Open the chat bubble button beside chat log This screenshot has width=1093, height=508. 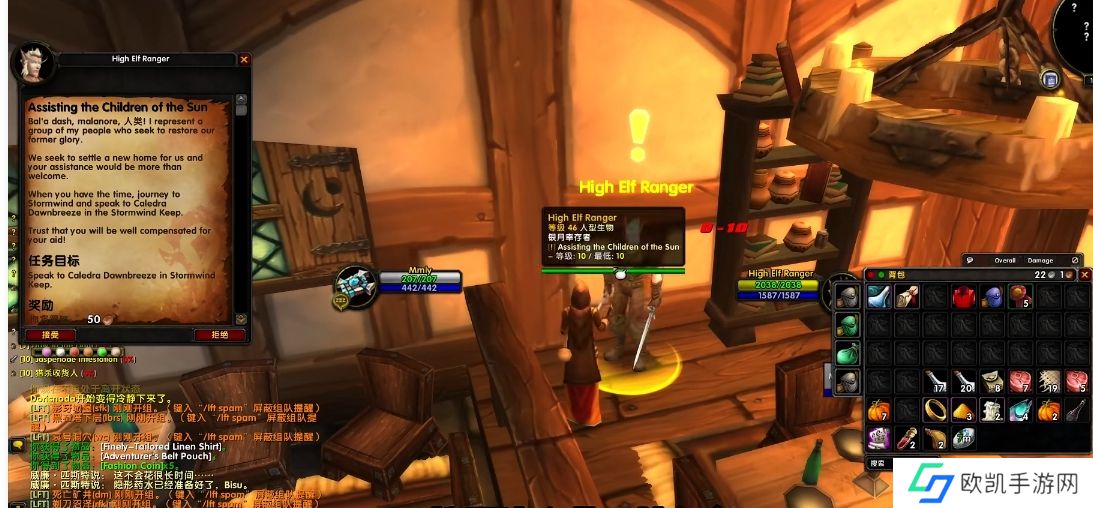pos(17,445)
